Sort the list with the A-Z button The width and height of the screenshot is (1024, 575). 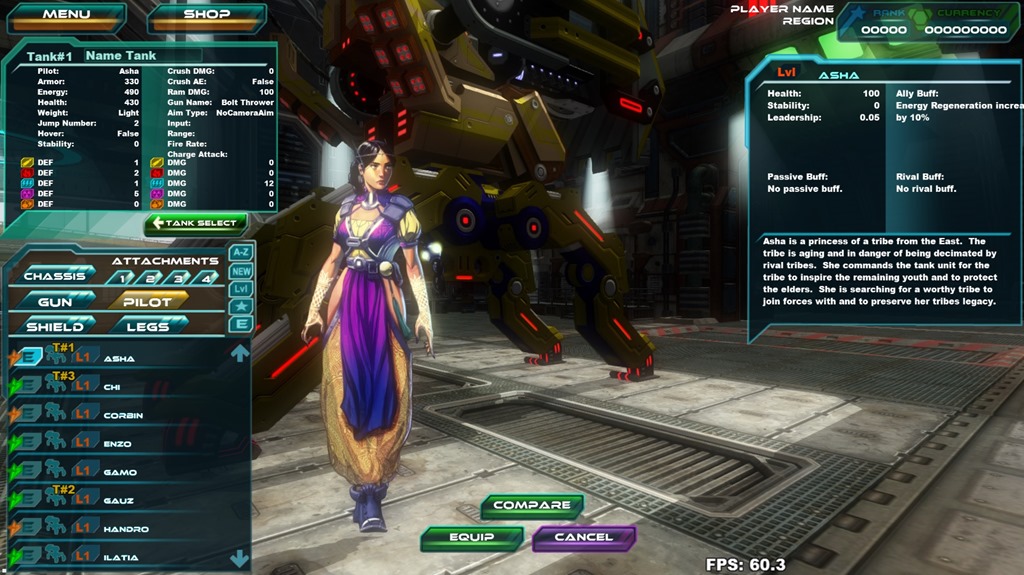point(241,253)
